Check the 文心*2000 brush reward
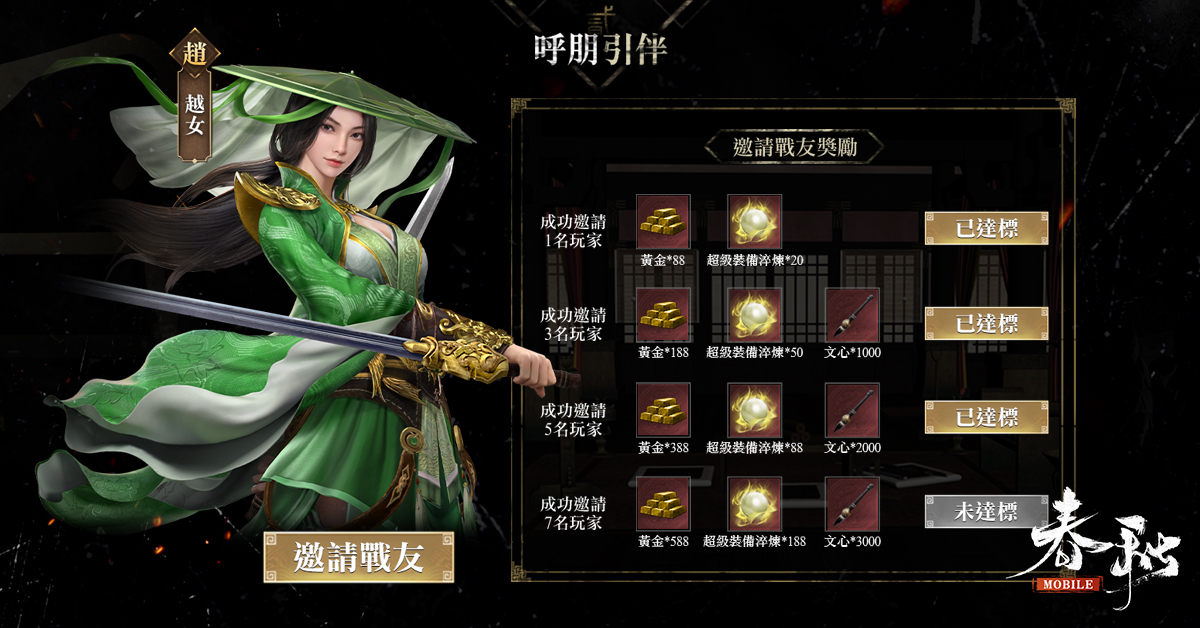 pyautogui.click(x=852, y=410)
